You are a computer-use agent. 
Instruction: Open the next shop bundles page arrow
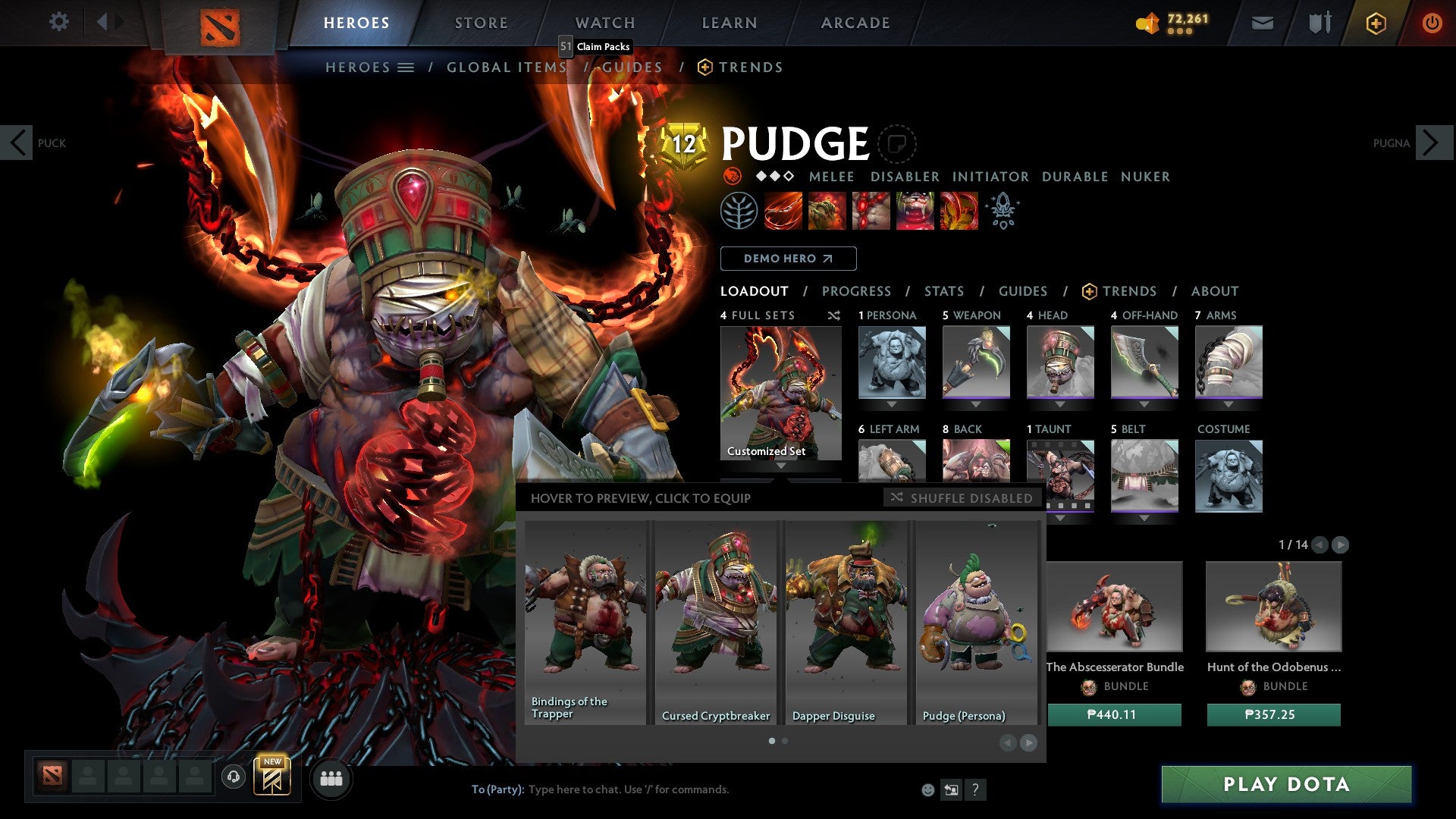point(1341,544)
